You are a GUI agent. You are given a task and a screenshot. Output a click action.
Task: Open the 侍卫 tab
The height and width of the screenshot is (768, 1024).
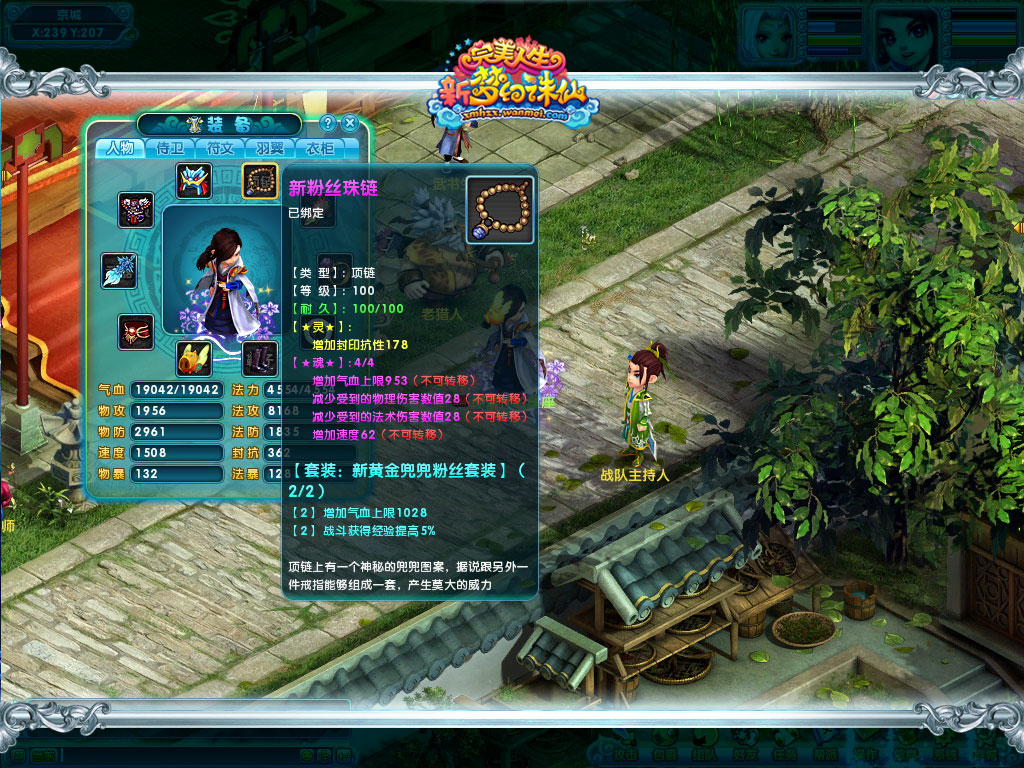click(x=170, y=148)
